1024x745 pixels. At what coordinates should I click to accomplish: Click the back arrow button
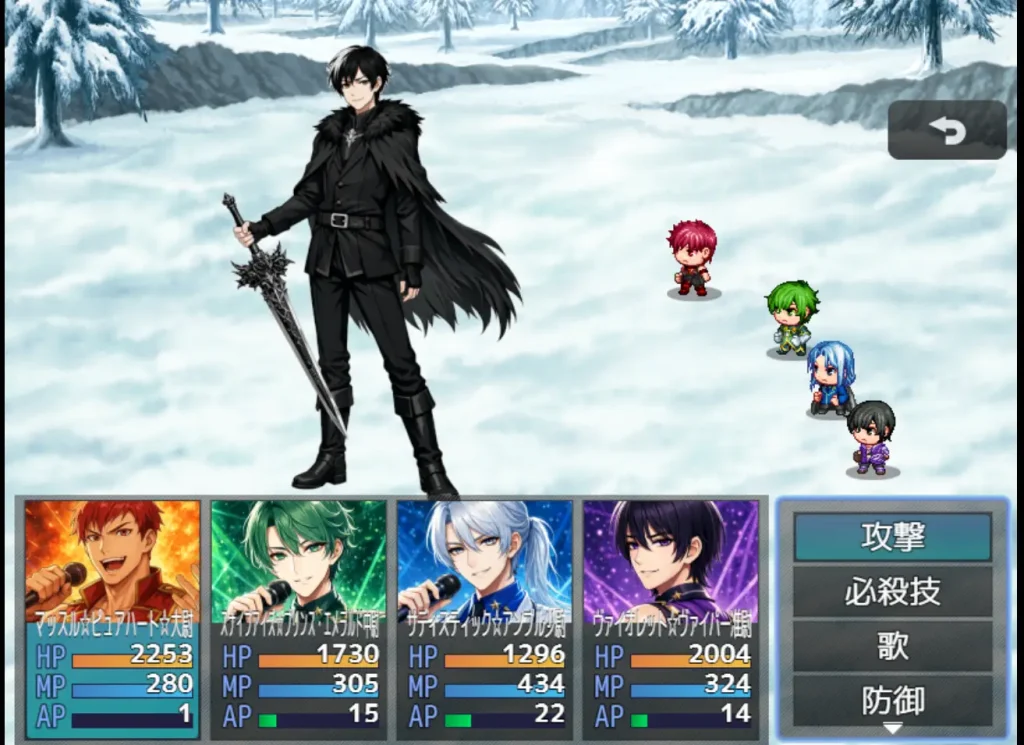tap(947, 130)
